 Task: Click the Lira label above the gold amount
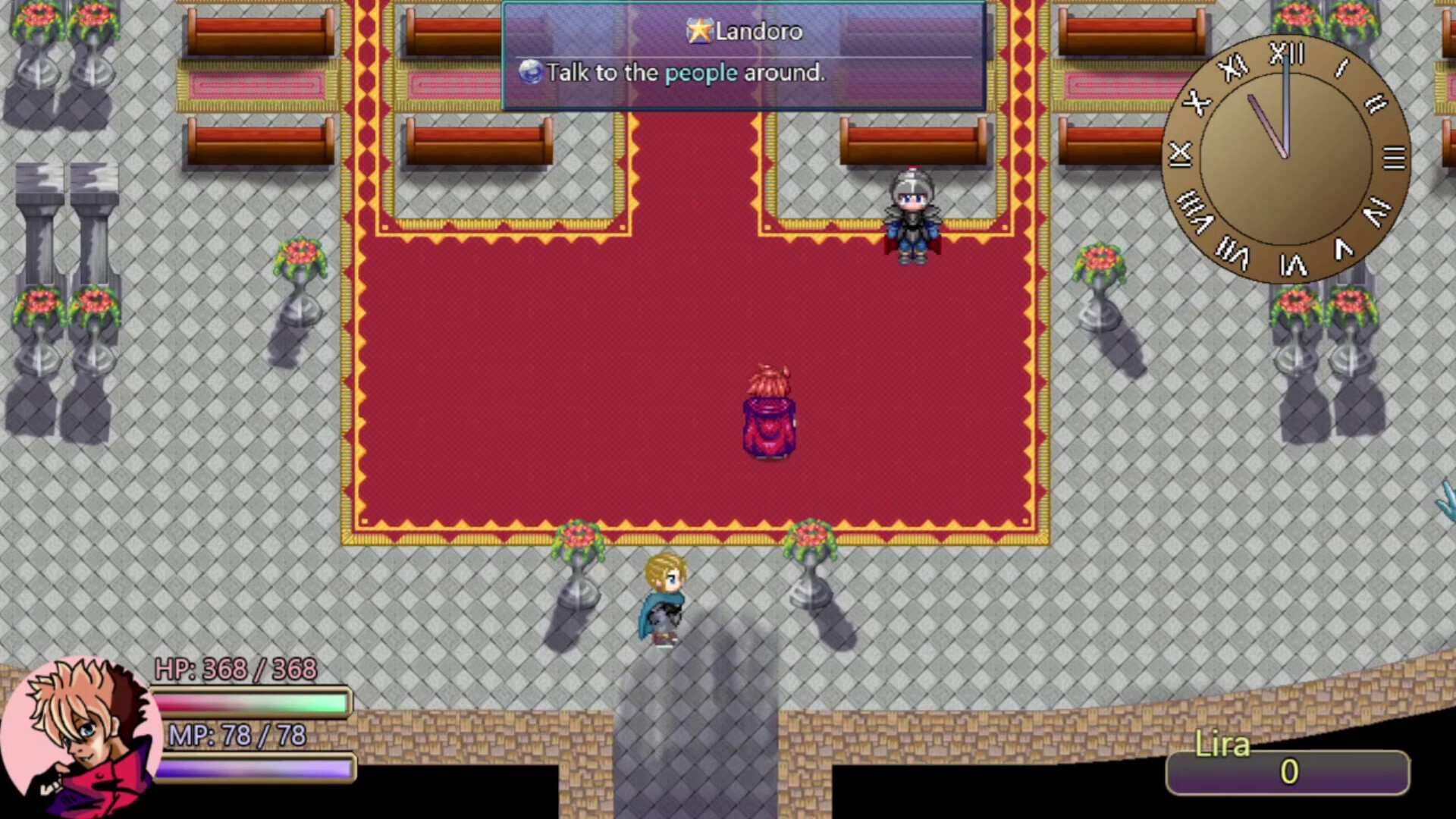coord(1222,745)
